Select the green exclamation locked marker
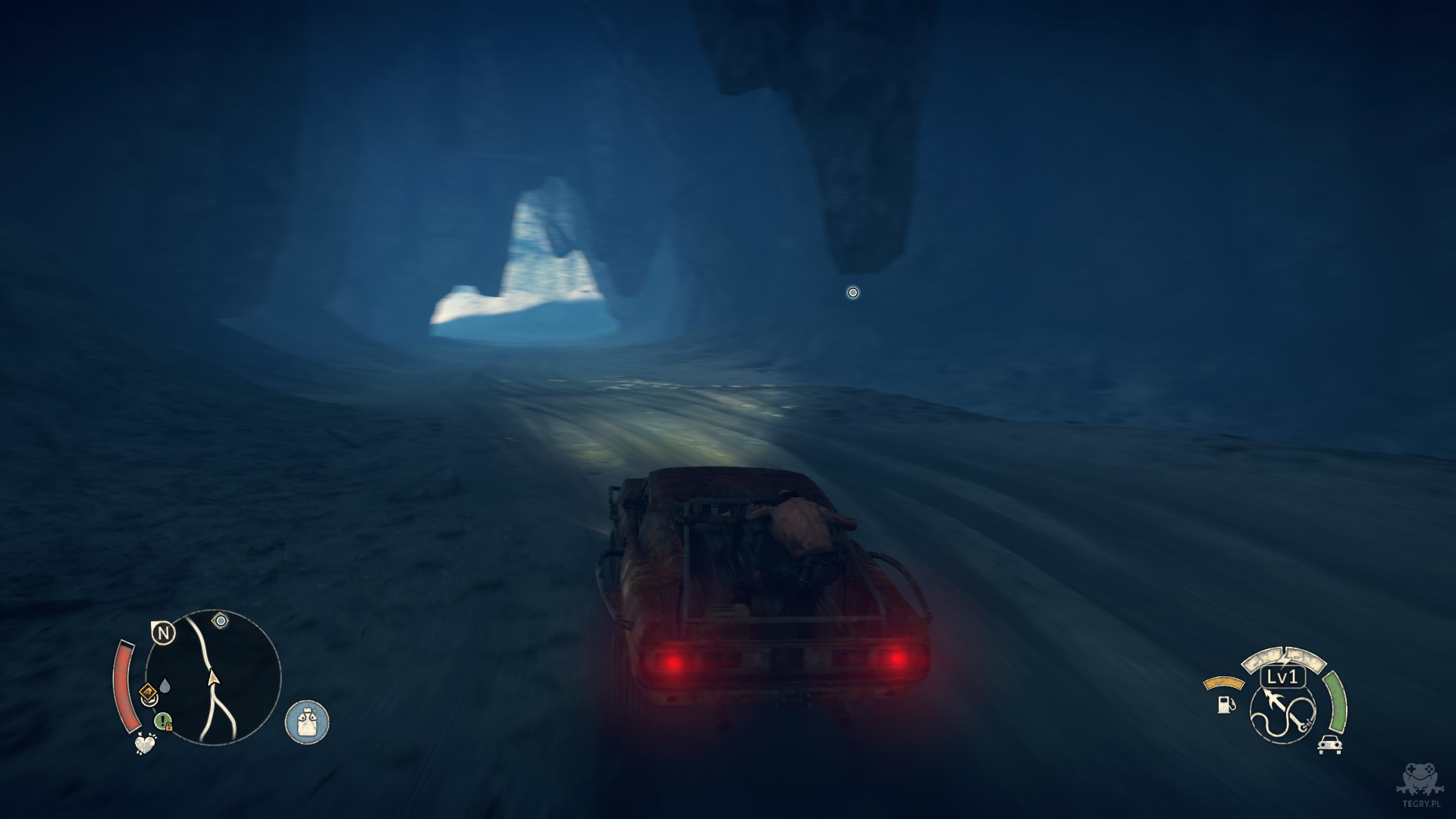 [x=163, y=721]
